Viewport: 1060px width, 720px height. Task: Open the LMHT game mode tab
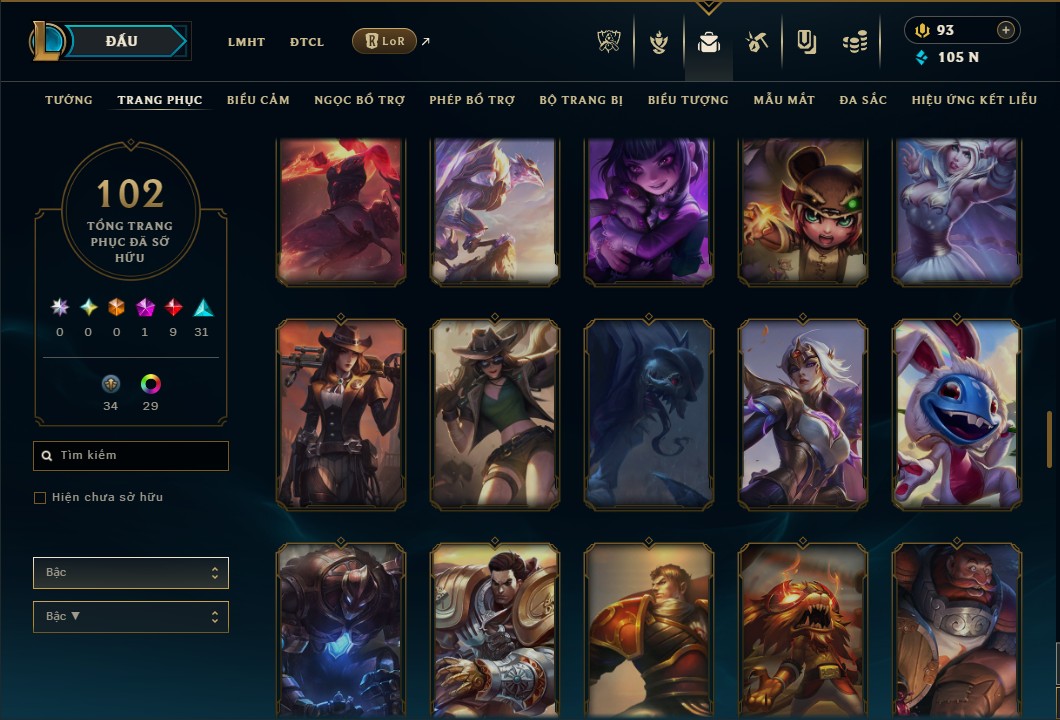[246, 42]
